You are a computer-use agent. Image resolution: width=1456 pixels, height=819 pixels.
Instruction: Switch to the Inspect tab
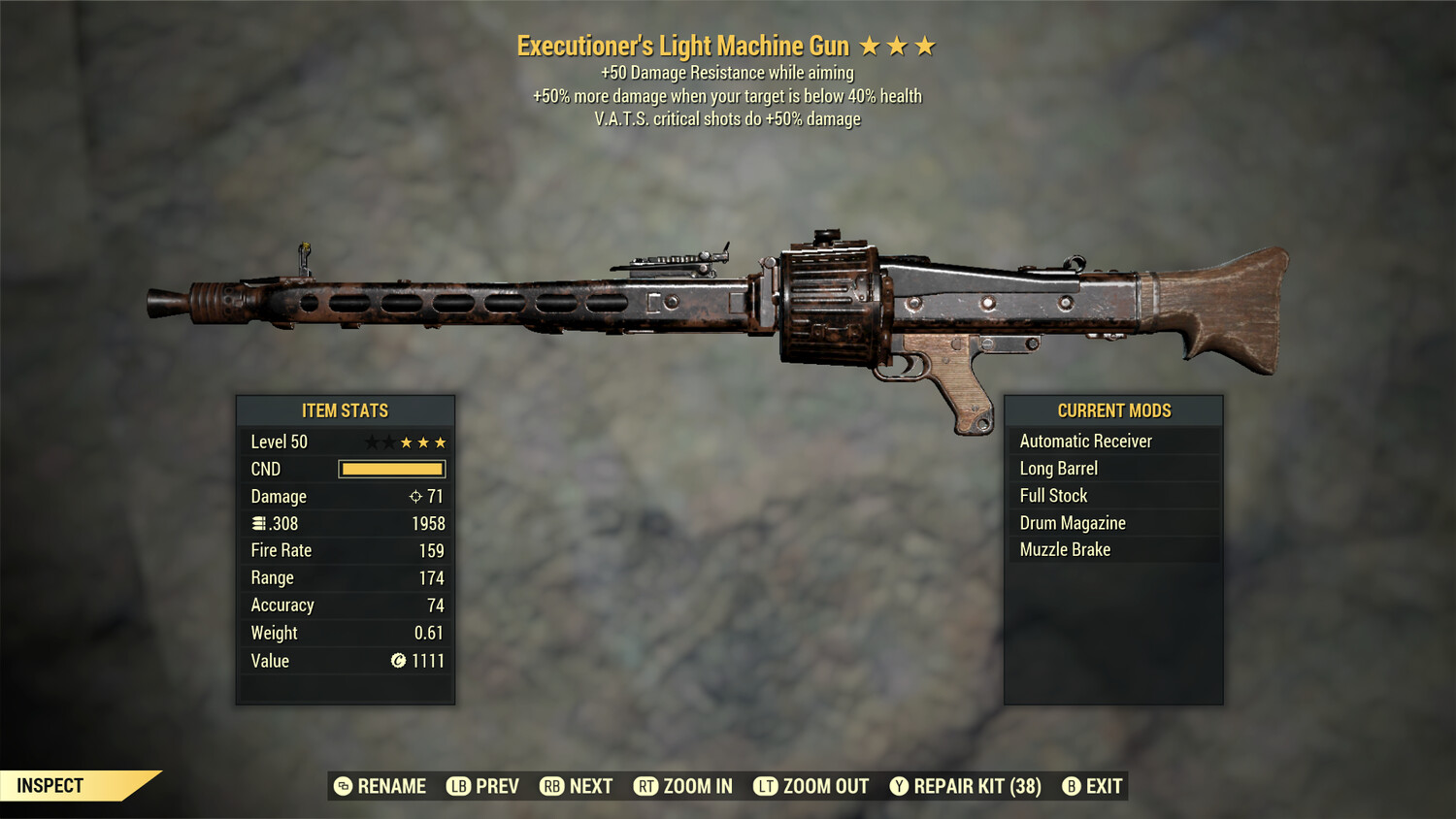tap(50, 786)
